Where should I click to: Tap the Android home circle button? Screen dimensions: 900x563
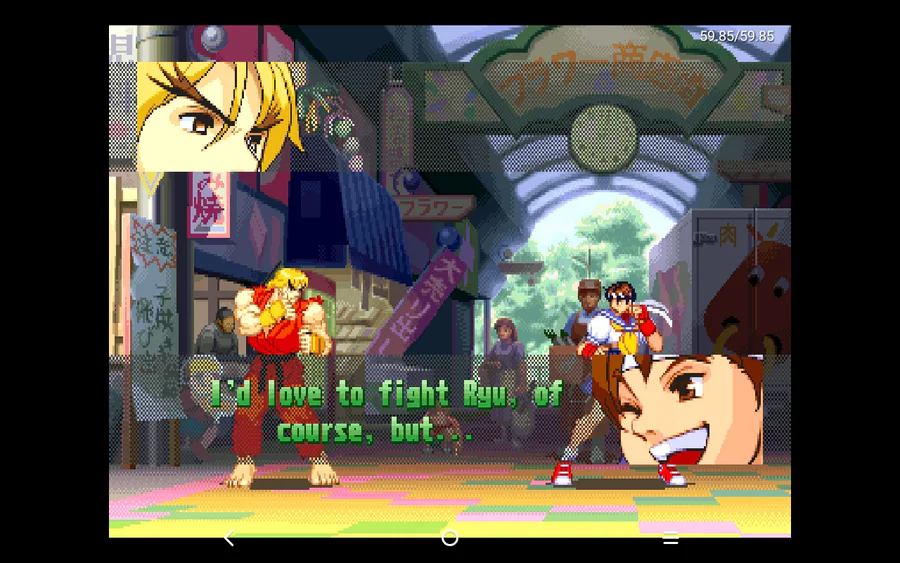click(x=450, y=538)
